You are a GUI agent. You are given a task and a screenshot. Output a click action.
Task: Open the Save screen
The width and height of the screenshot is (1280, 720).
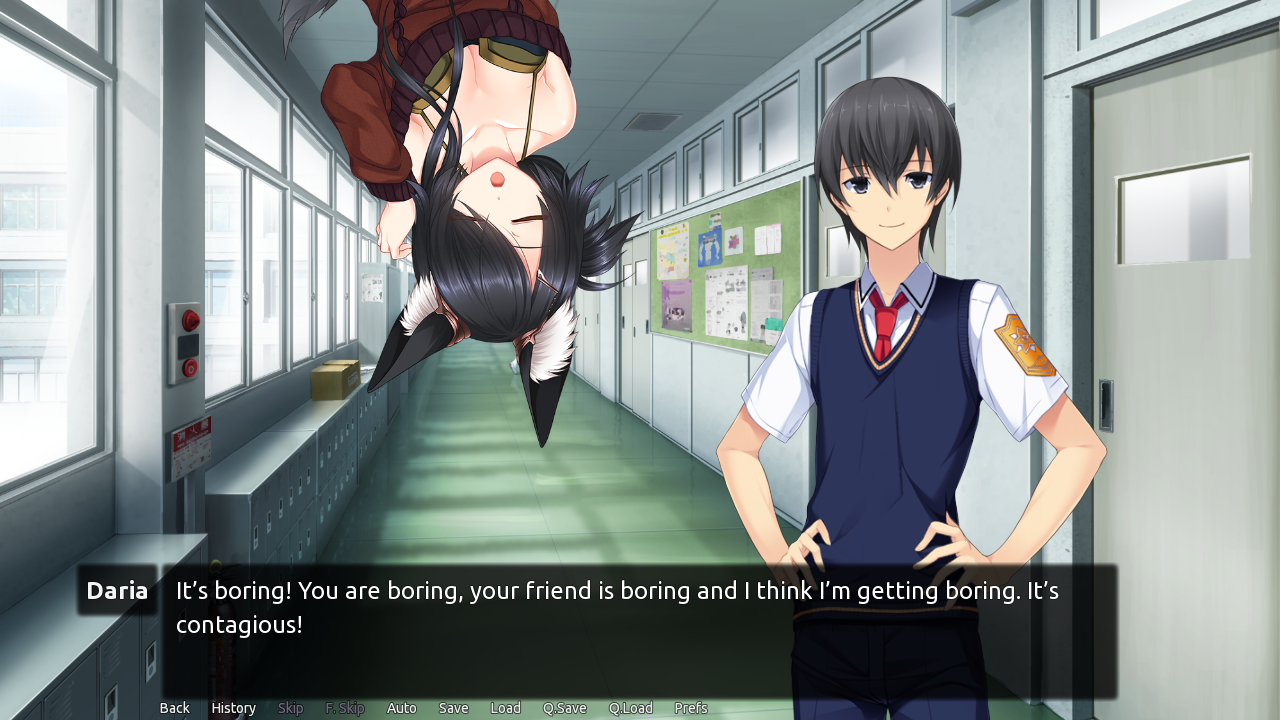pos(453,707)
